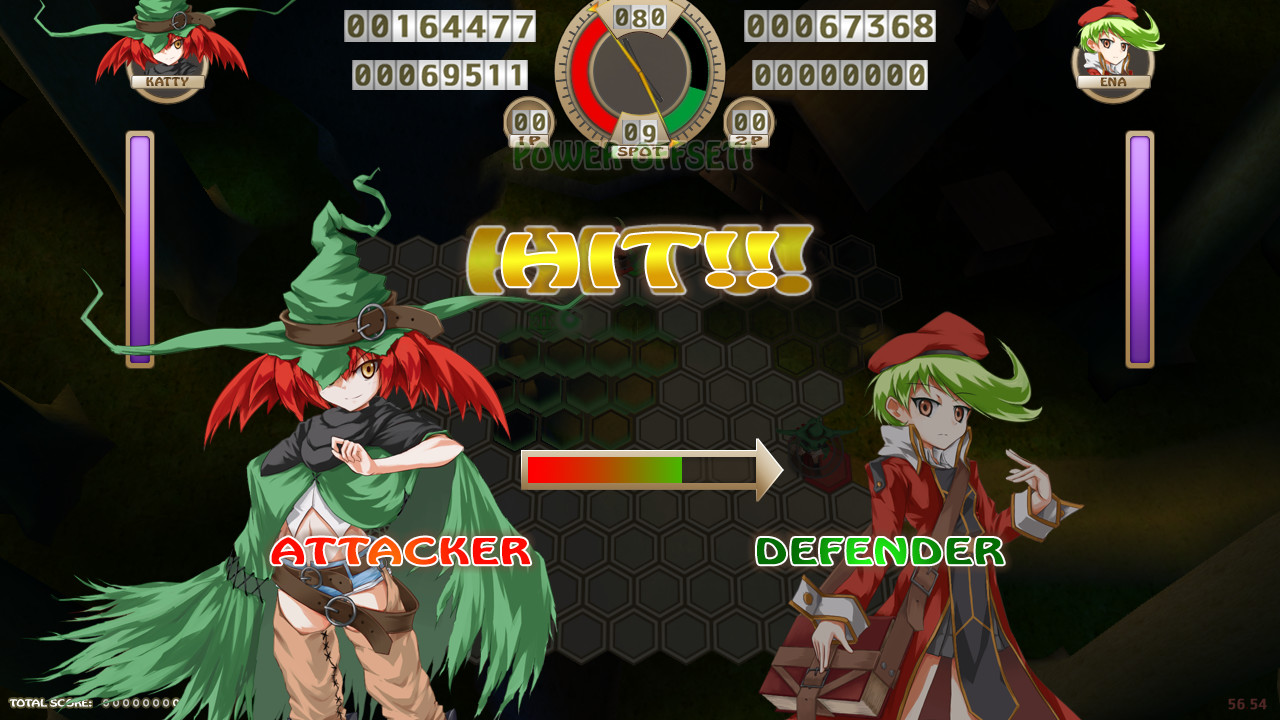This screenshot has height=720, width=1280.
Task: Click the 080 readout atop the dial
Action: coord(641,16)
